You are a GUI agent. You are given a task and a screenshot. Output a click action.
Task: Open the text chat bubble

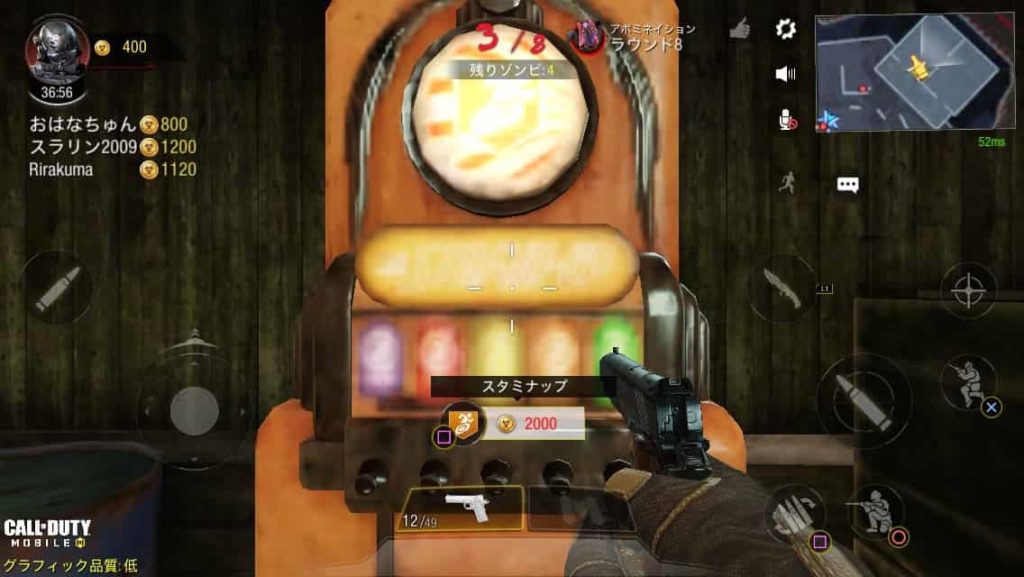coord(848,184)
